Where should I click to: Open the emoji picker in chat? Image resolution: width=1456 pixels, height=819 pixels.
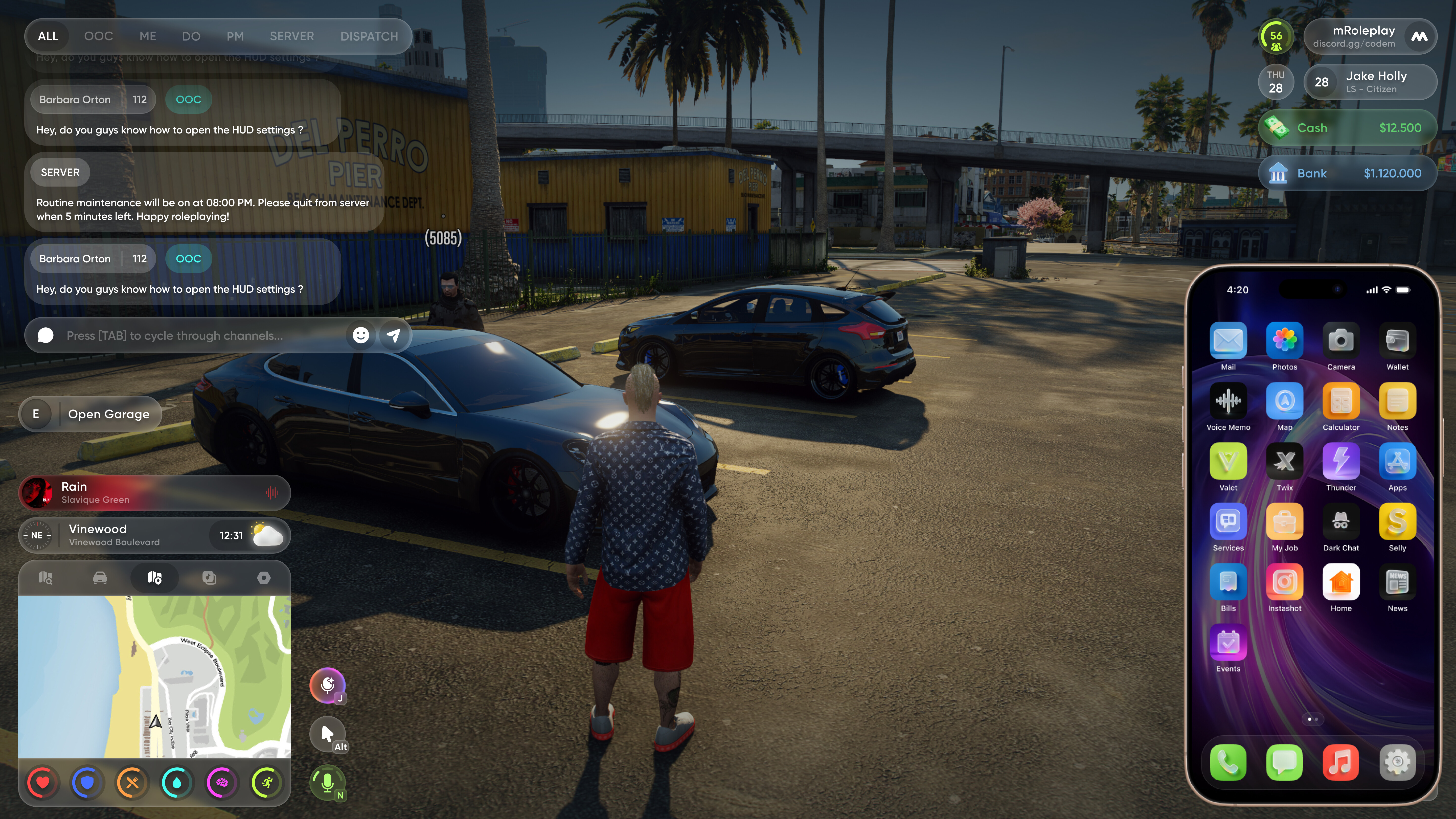pos(361,336)
